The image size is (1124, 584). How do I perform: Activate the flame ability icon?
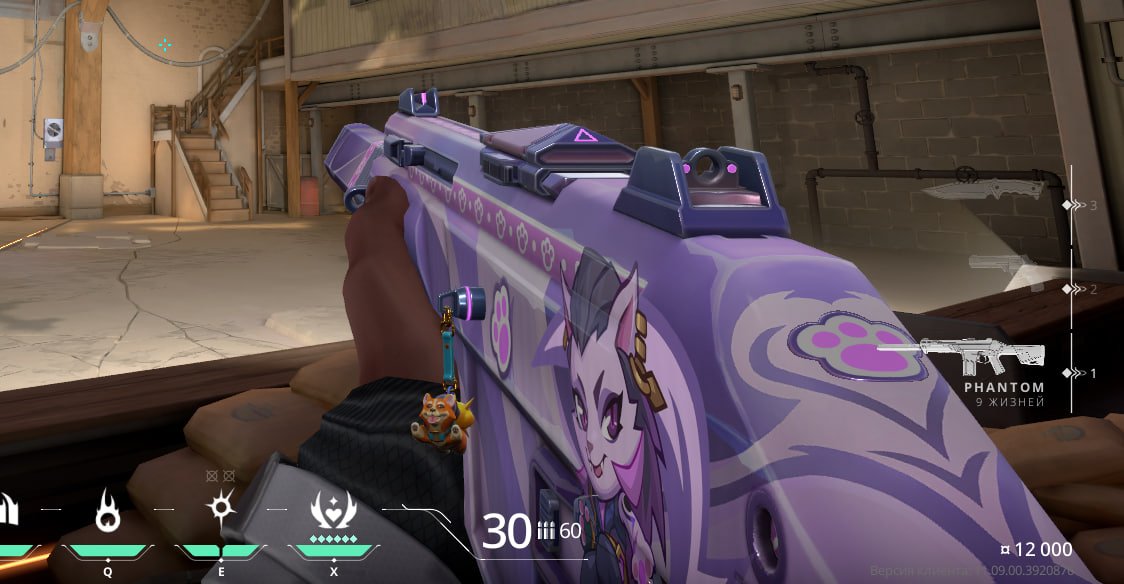[107, 514]
